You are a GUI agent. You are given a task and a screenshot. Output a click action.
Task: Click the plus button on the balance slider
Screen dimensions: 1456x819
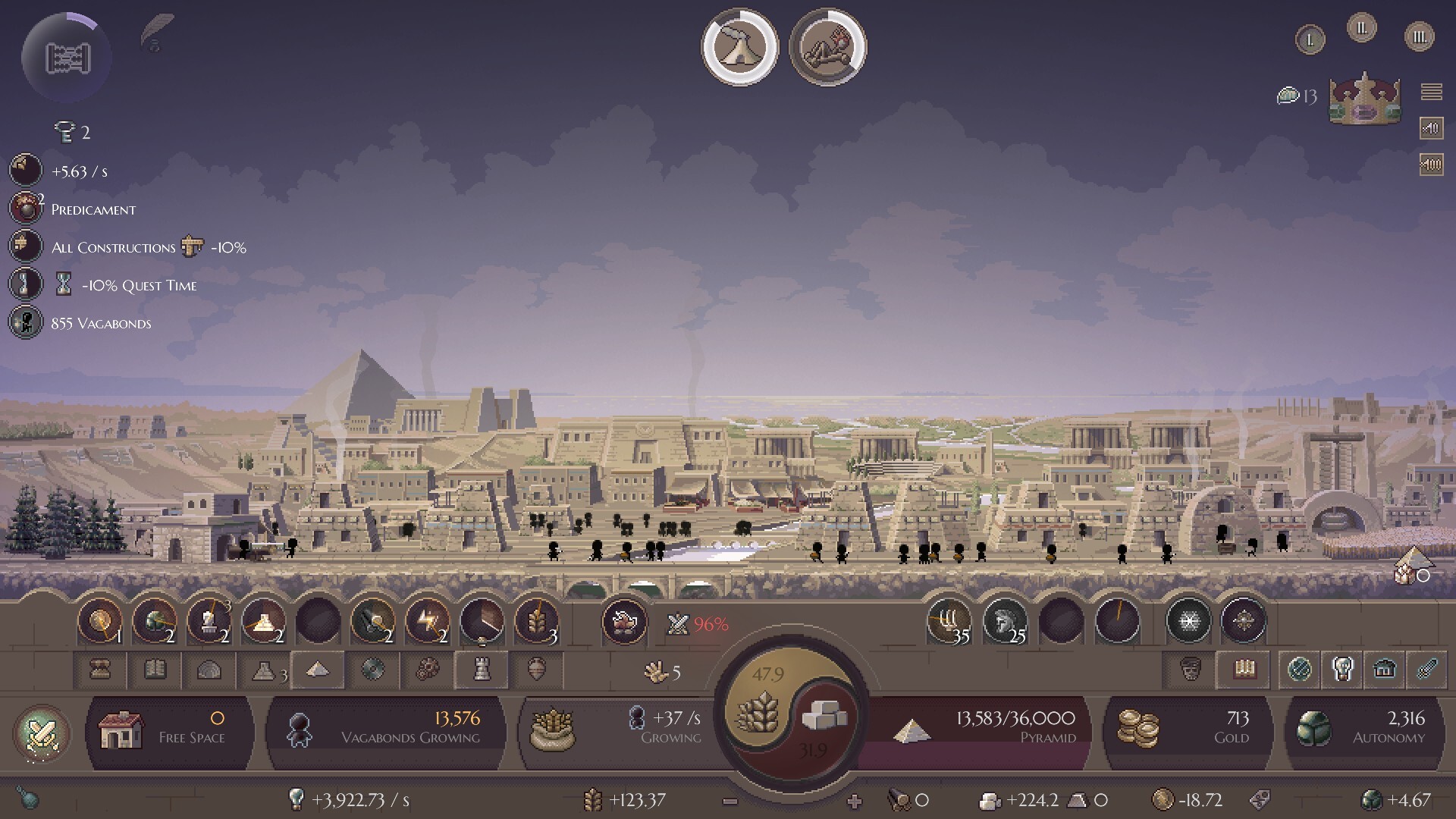pyautogui.click(x=855, y=801)
